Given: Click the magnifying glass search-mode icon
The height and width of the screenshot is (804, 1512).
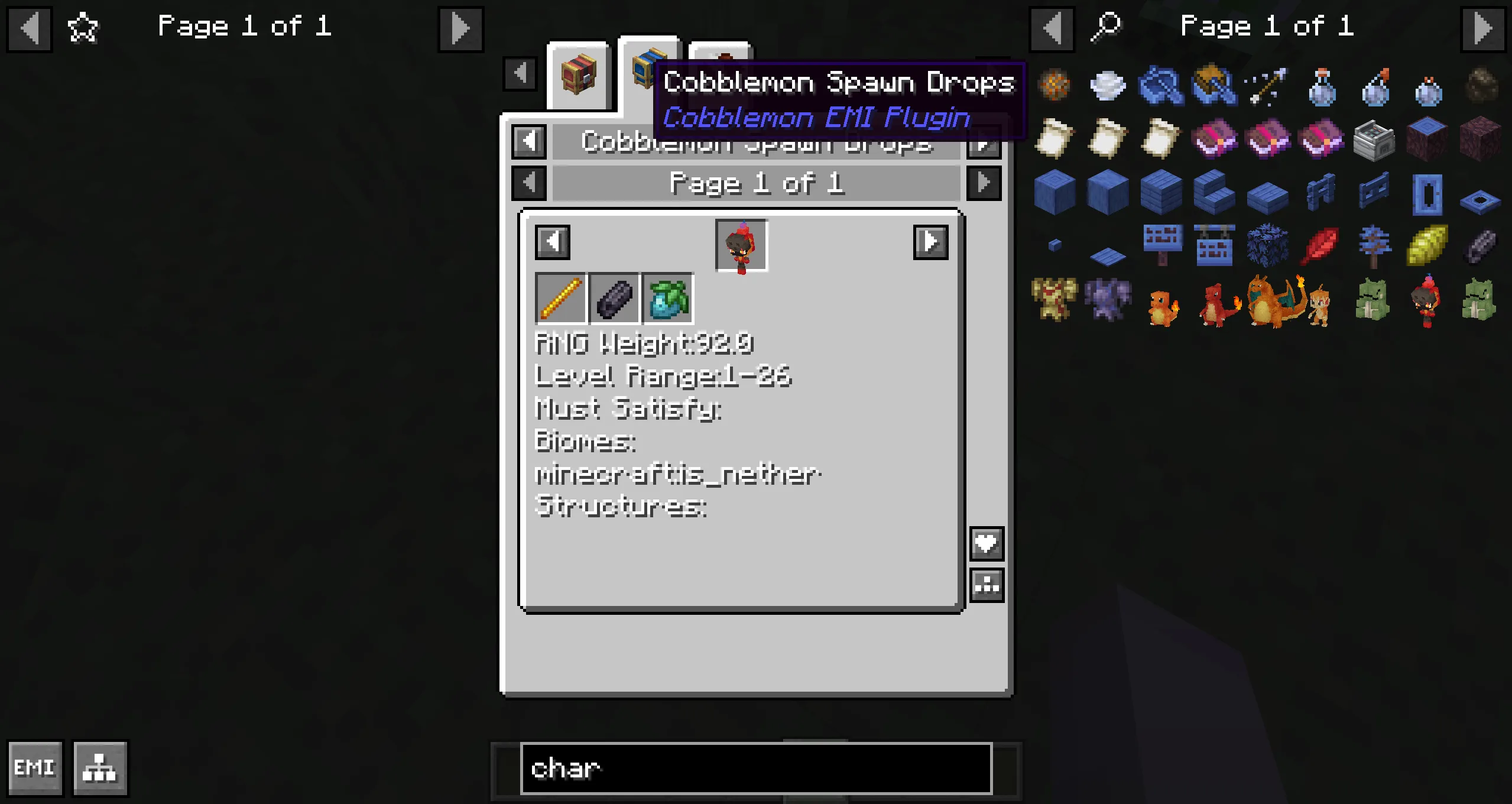Looking at the screenshot, I should click(1105, 28).
